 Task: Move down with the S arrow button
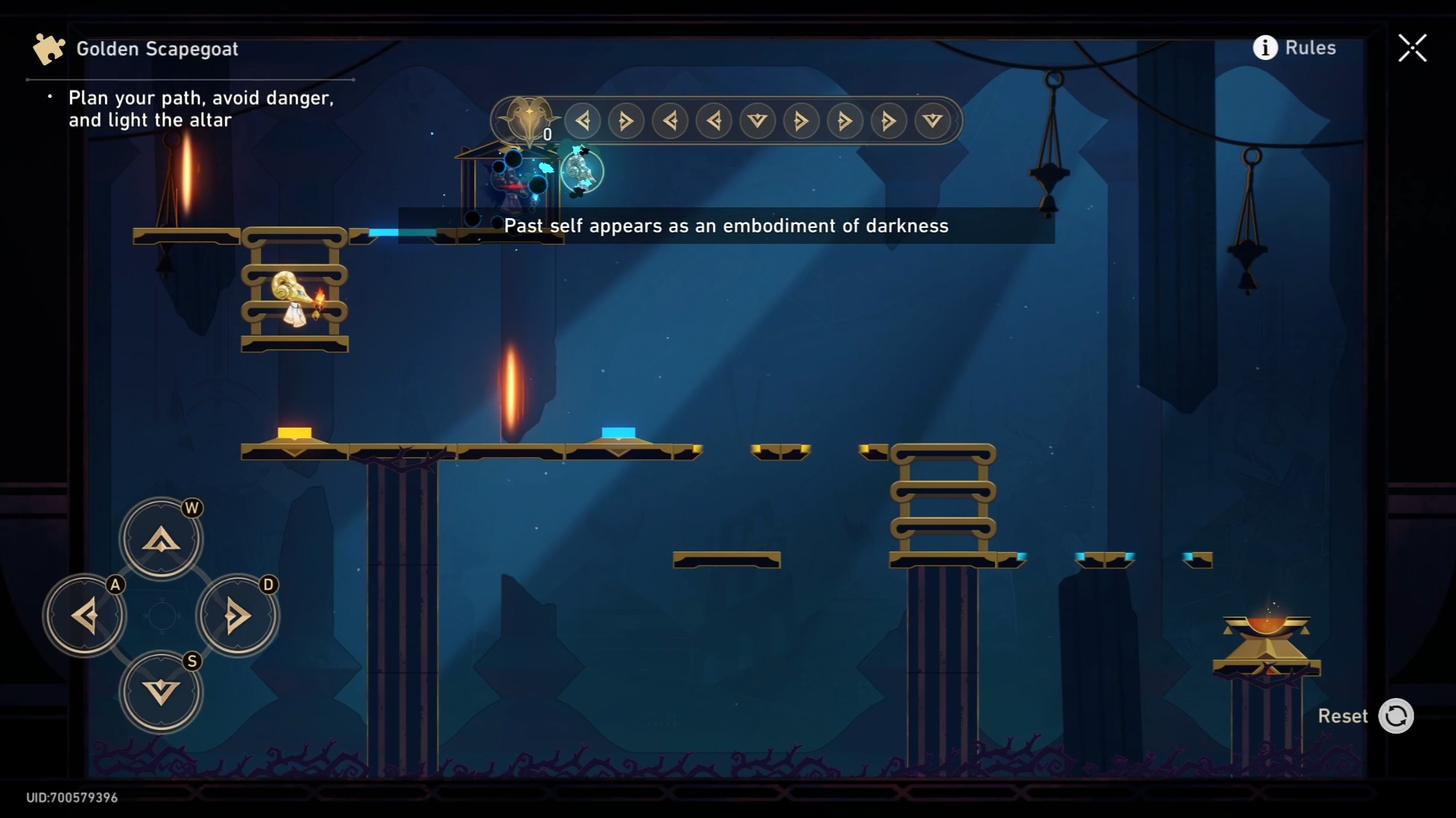click(161, 692)
